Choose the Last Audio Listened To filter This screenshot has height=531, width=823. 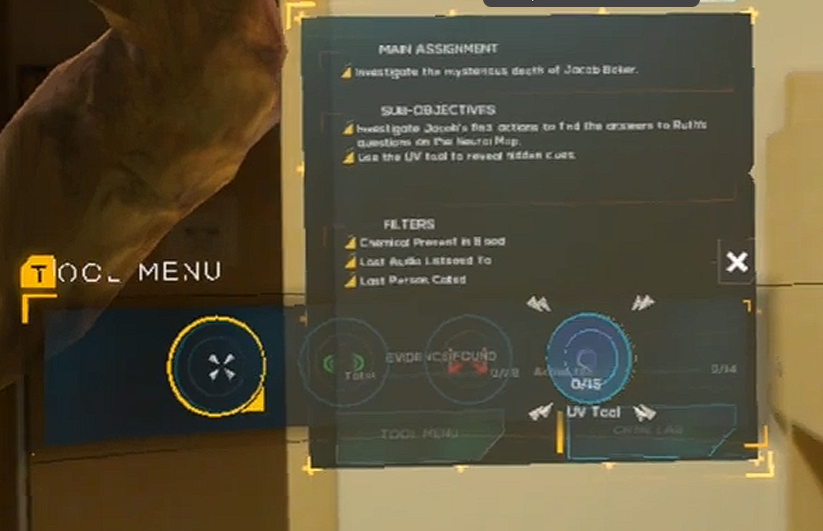point(425,261)
